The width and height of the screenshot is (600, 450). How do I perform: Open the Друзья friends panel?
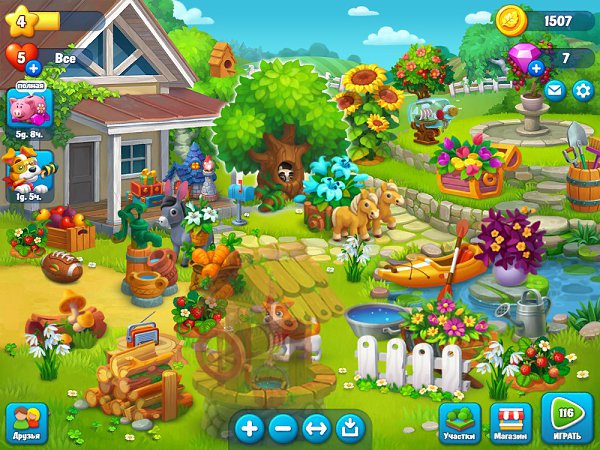point(26,423)
